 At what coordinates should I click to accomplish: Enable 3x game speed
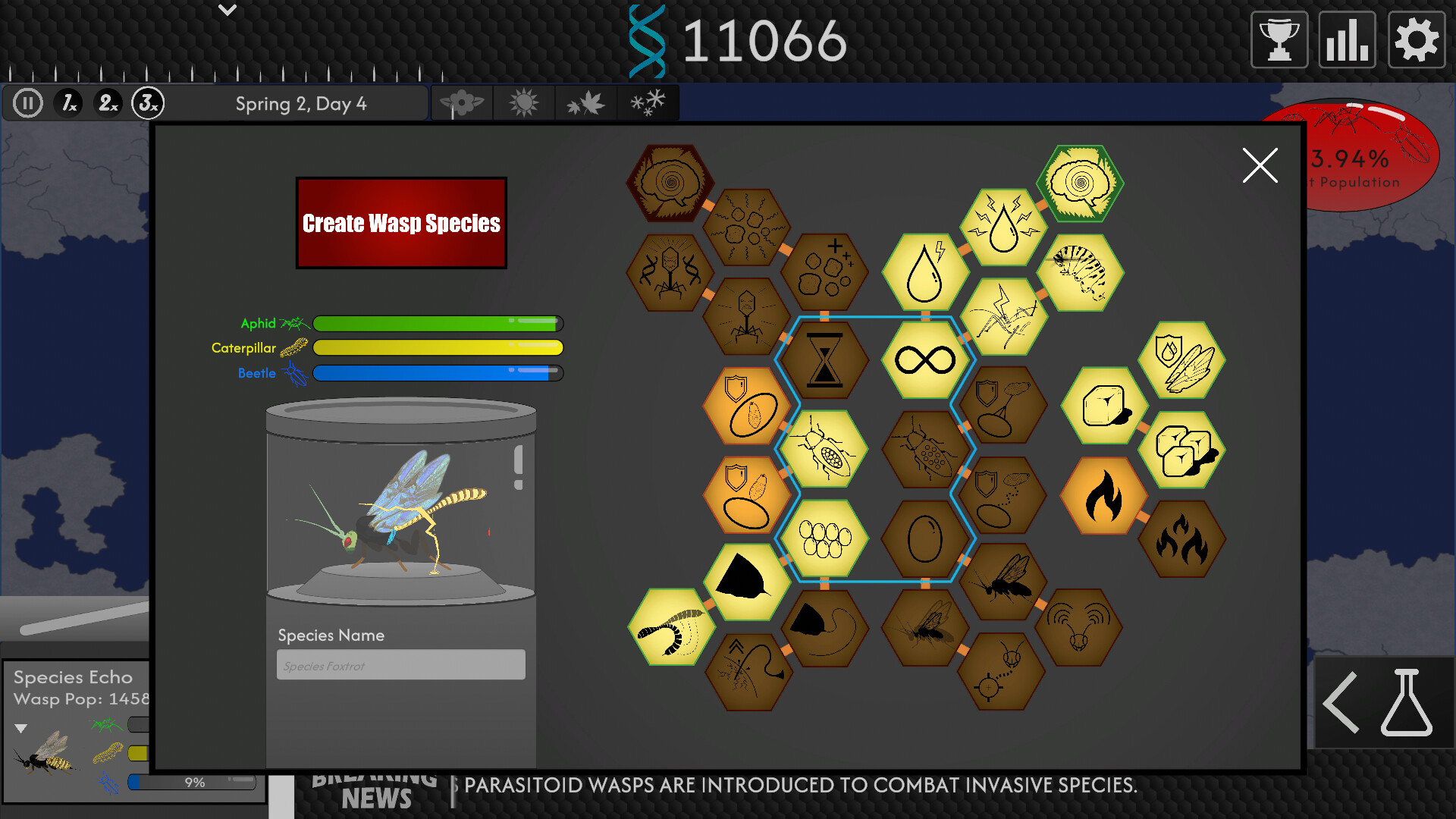pyautogui.click(x=149, y=102)
